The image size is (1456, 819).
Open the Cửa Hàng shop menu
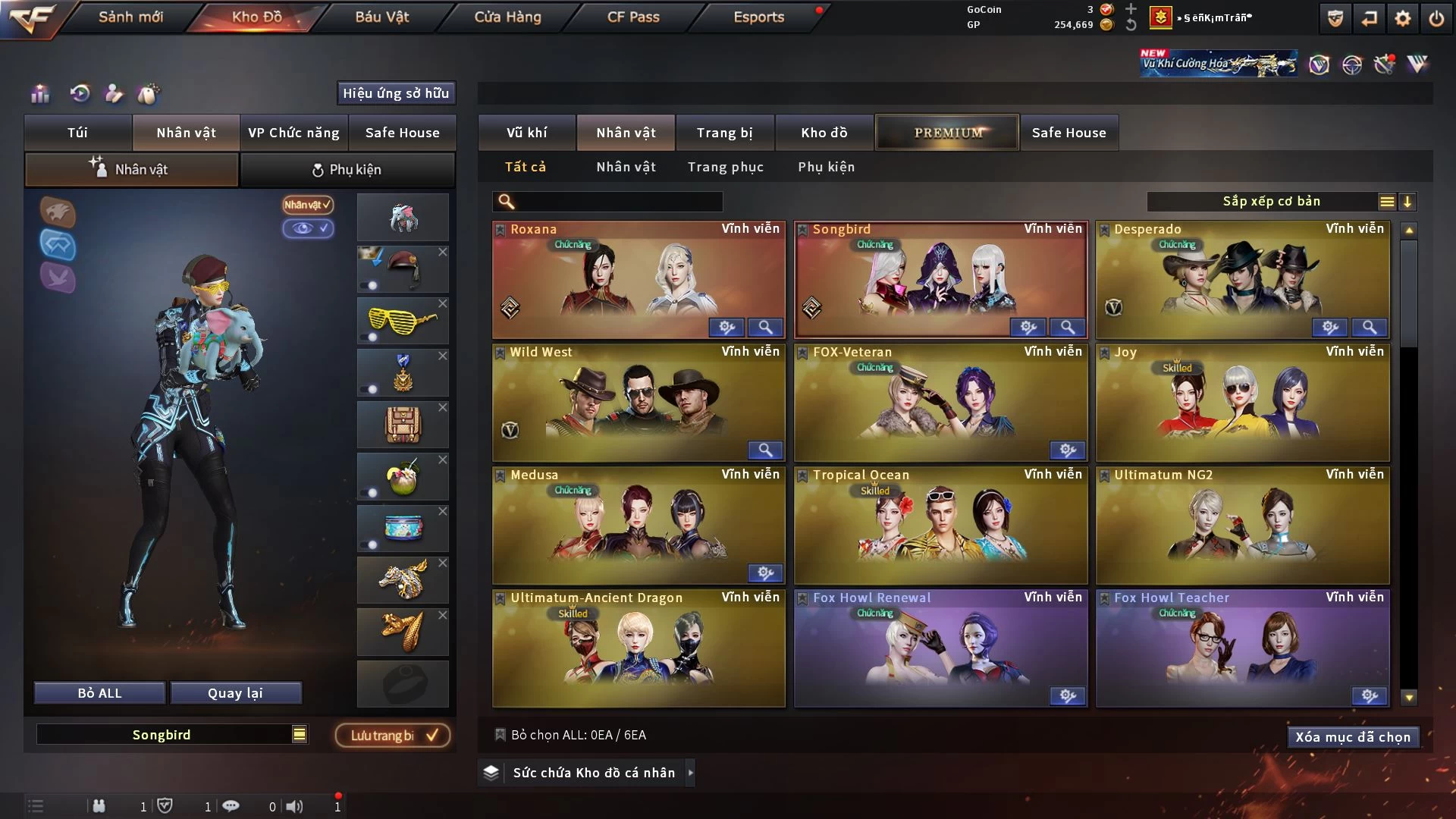pyautogui.click(x=507, y=17)
